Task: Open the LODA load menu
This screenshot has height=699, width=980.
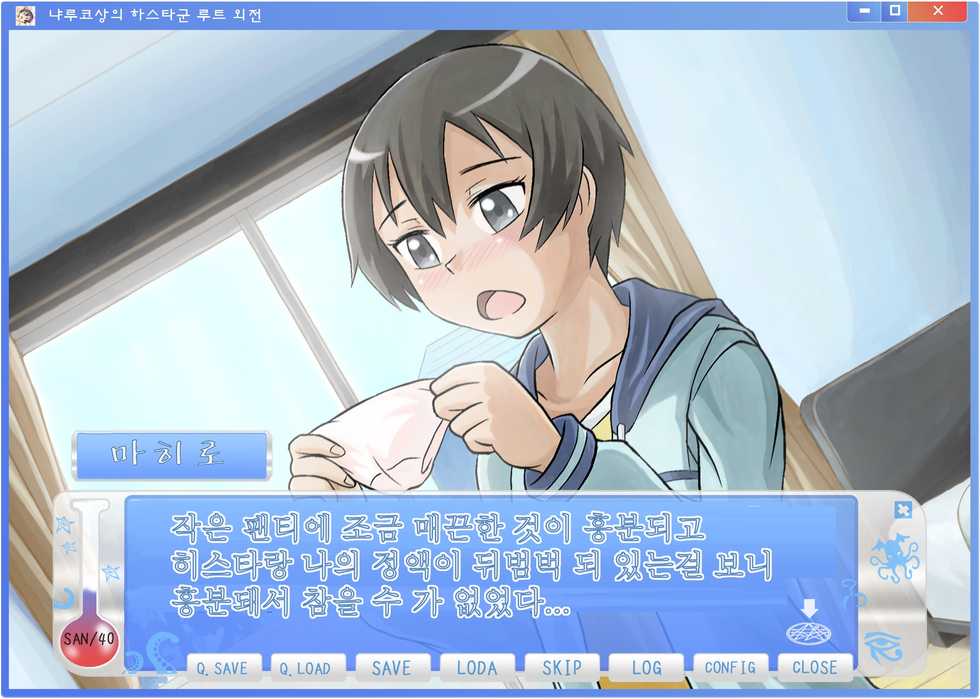Action: pos(476,668)
